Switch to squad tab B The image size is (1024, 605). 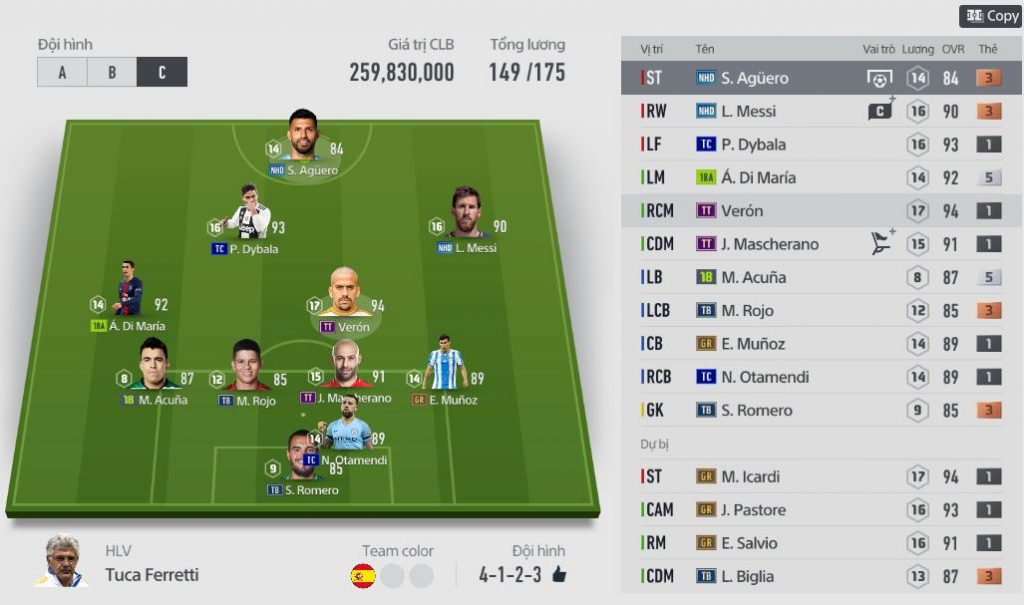coord(112,72)
